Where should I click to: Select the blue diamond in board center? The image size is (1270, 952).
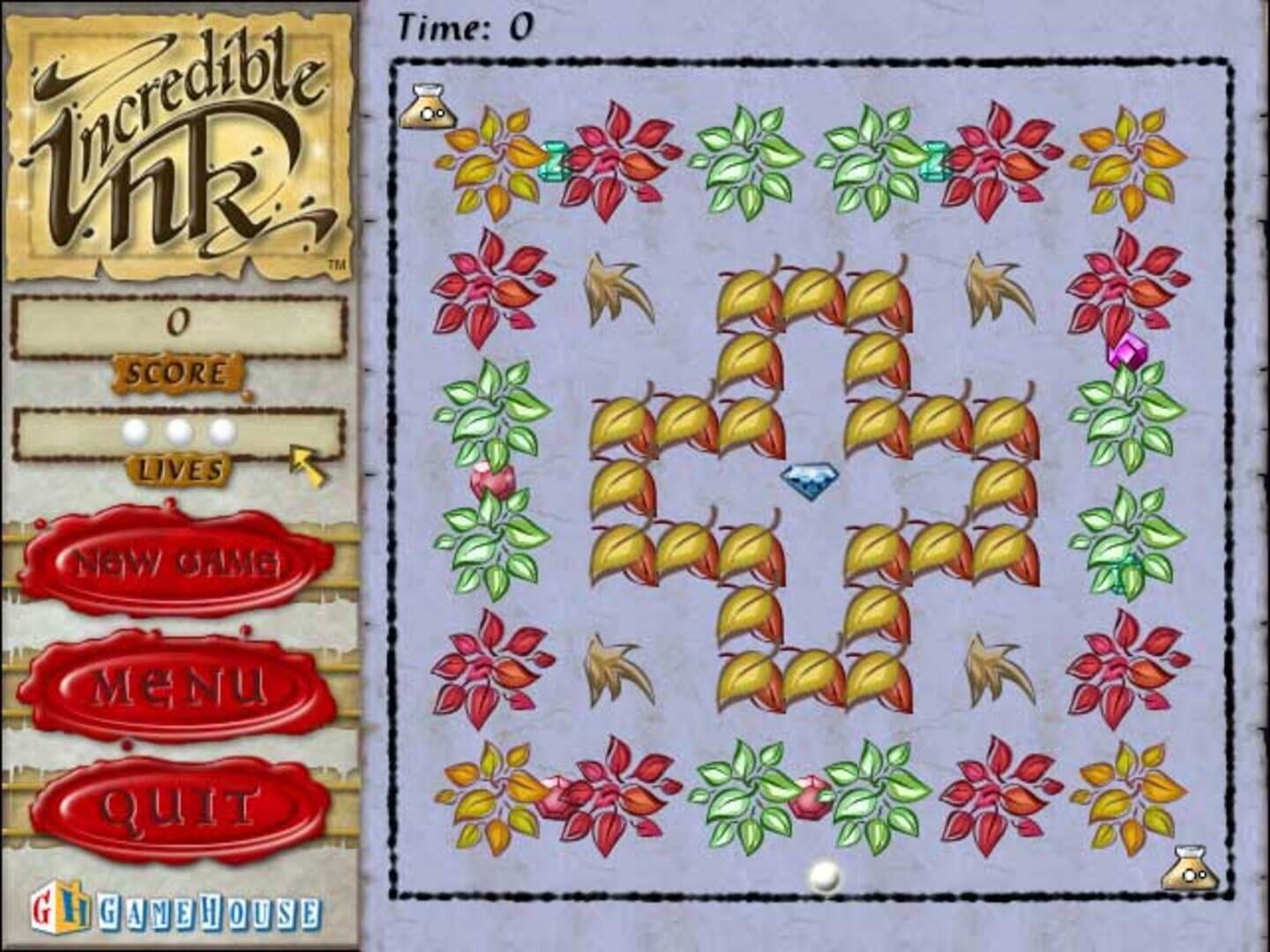click(809, 479)
